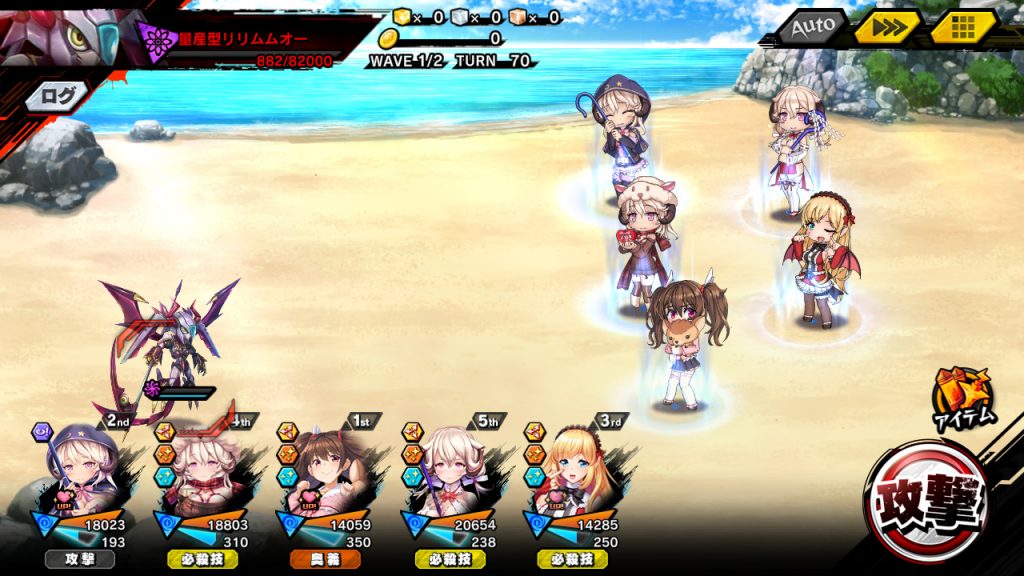The height and width of the screenshot is (576, 1024).
Task: Click the boss portrait in the header
Action: click(60, 35)
